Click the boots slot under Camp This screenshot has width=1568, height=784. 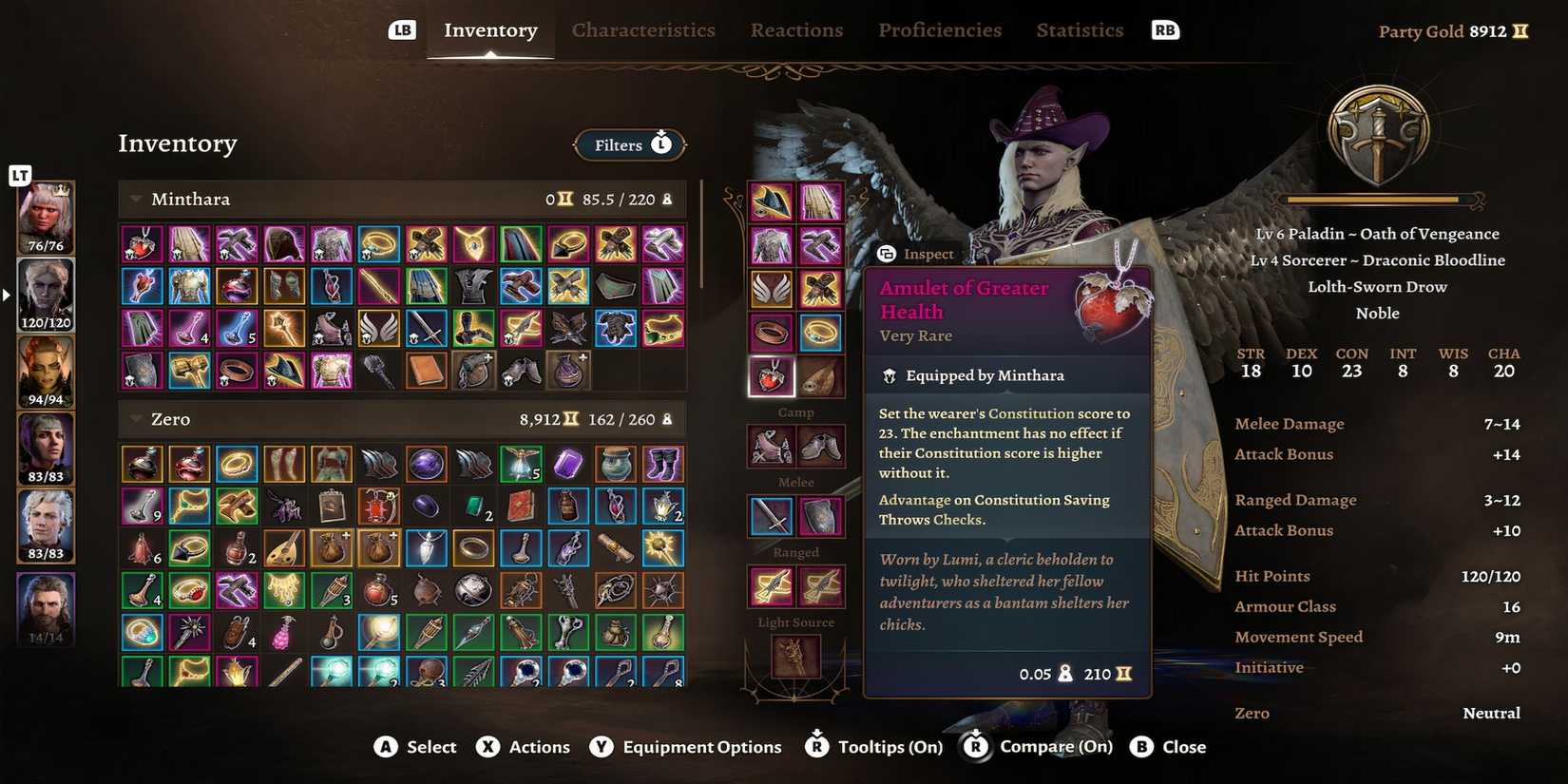tap(822, 447)
